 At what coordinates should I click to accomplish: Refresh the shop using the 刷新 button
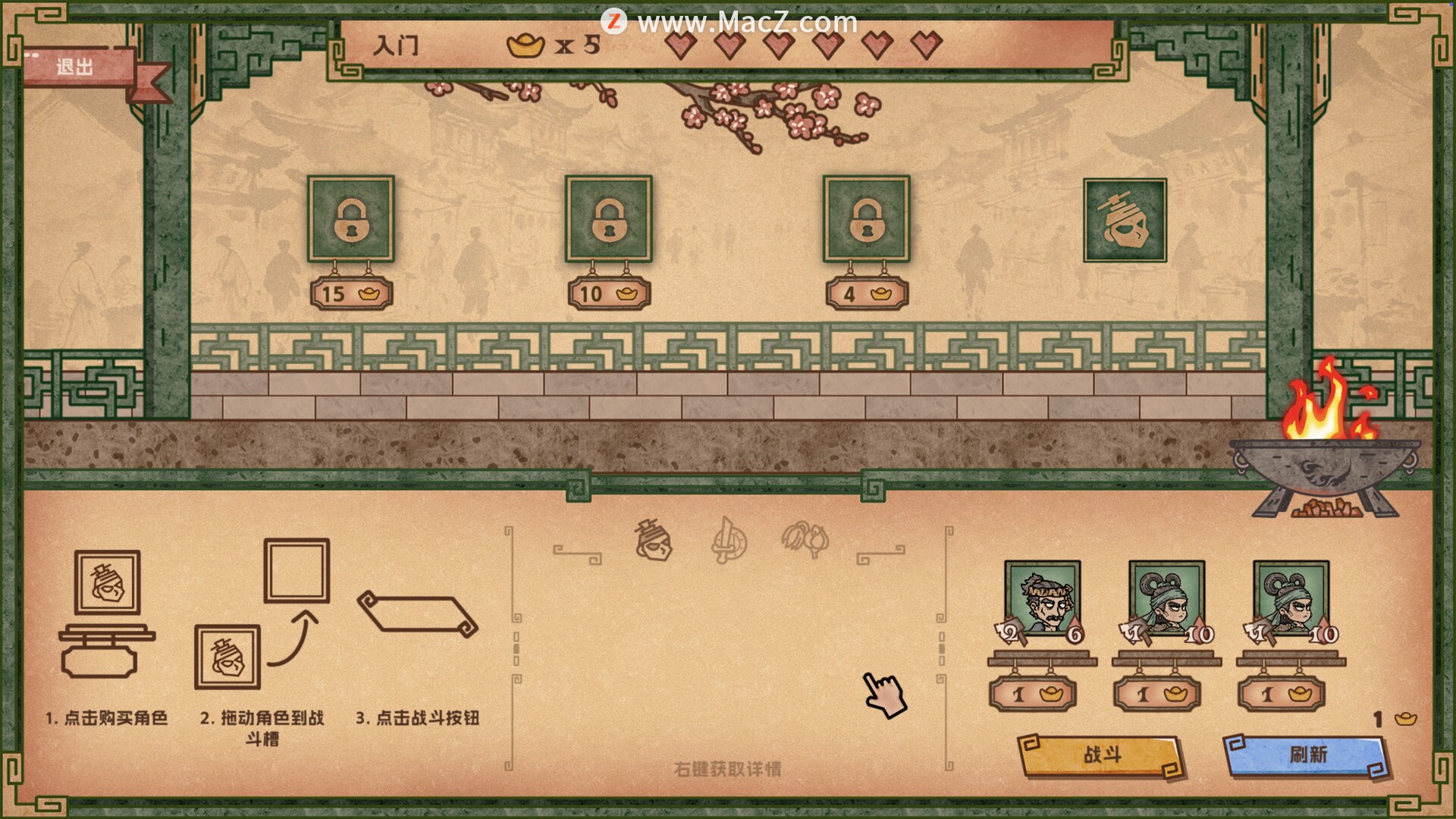tap(1307, 755)
